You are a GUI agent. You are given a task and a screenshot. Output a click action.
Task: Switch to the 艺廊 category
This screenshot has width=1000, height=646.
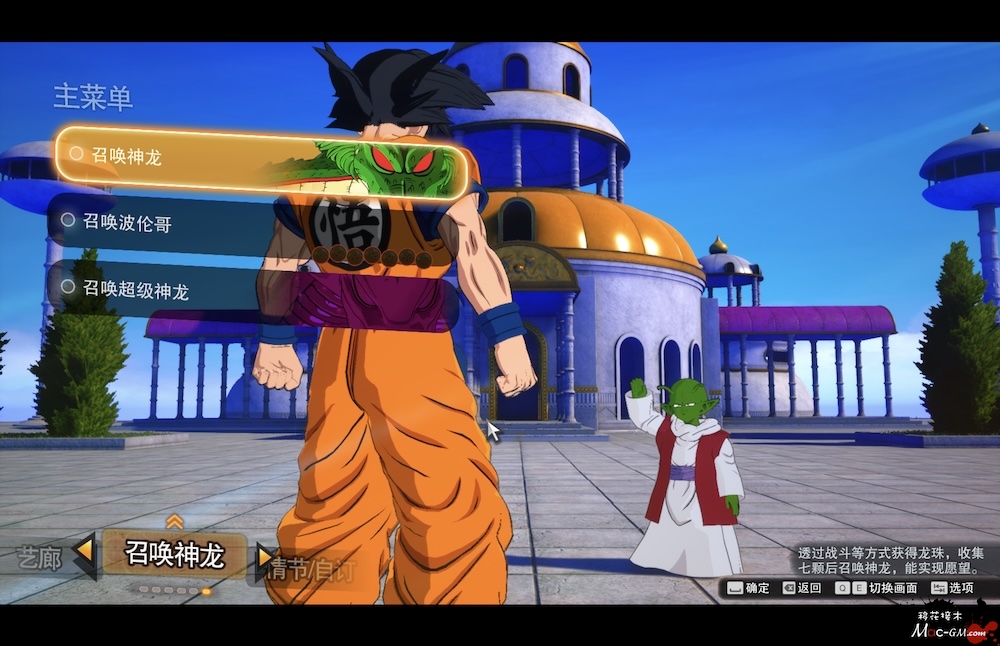[40, 559]
